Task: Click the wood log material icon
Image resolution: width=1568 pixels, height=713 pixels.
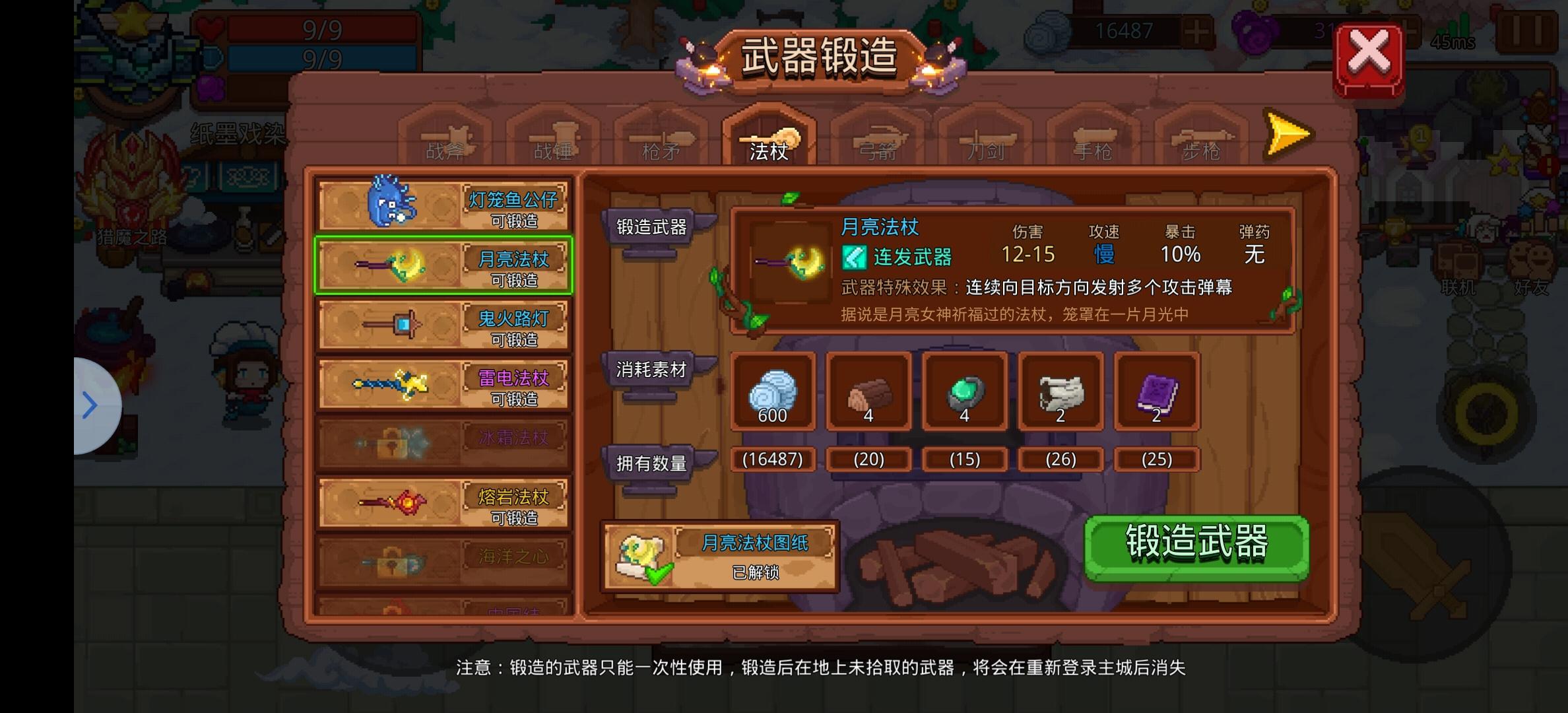Action: (868, 393)
